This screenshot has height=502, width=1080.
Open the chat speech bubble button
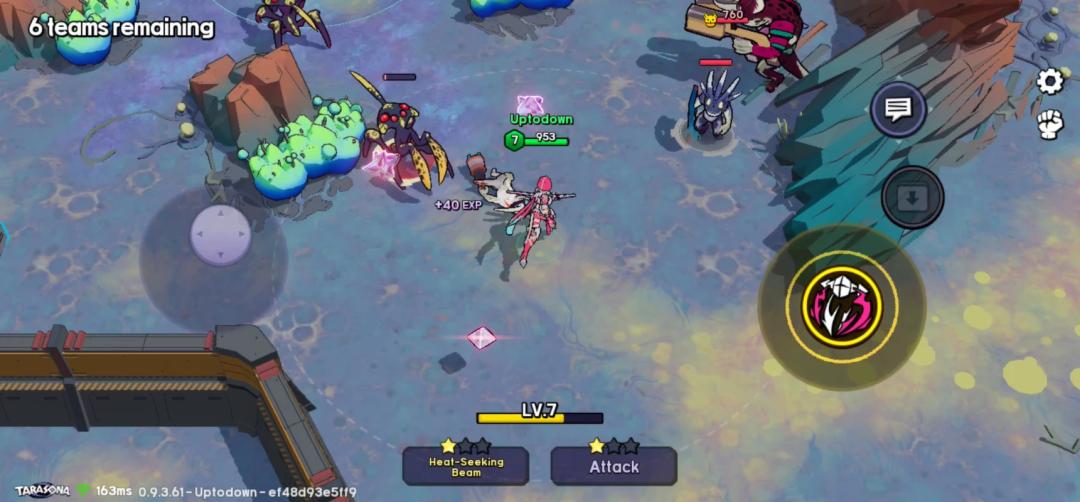(x=897, y=109)
